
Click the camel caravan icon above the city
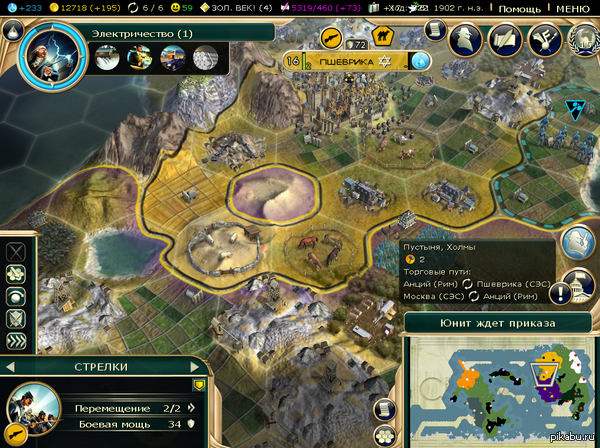tap(381, 36)
